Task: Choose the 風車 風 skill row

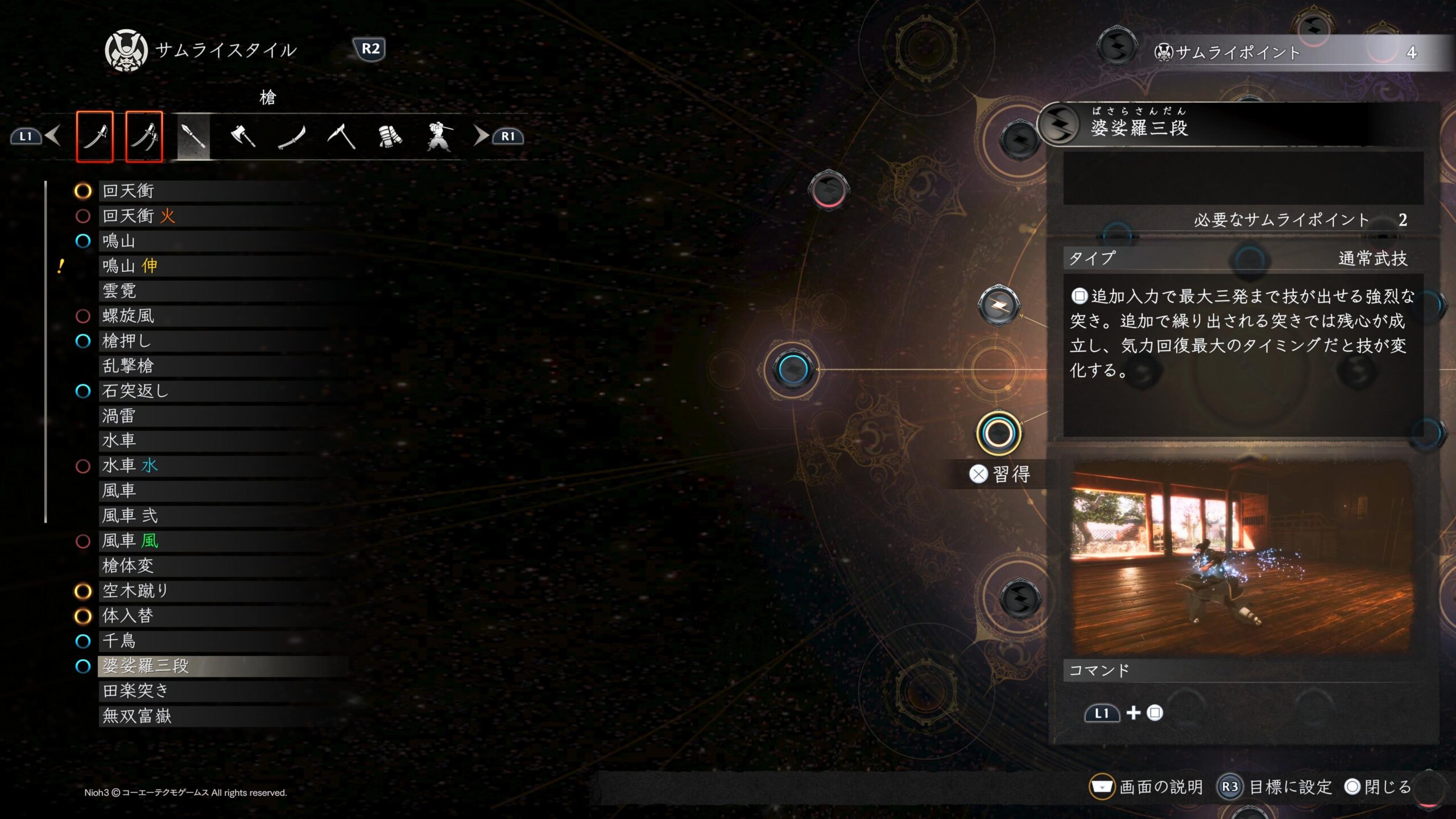Action: pyautogui.click(x=130, y=541)
